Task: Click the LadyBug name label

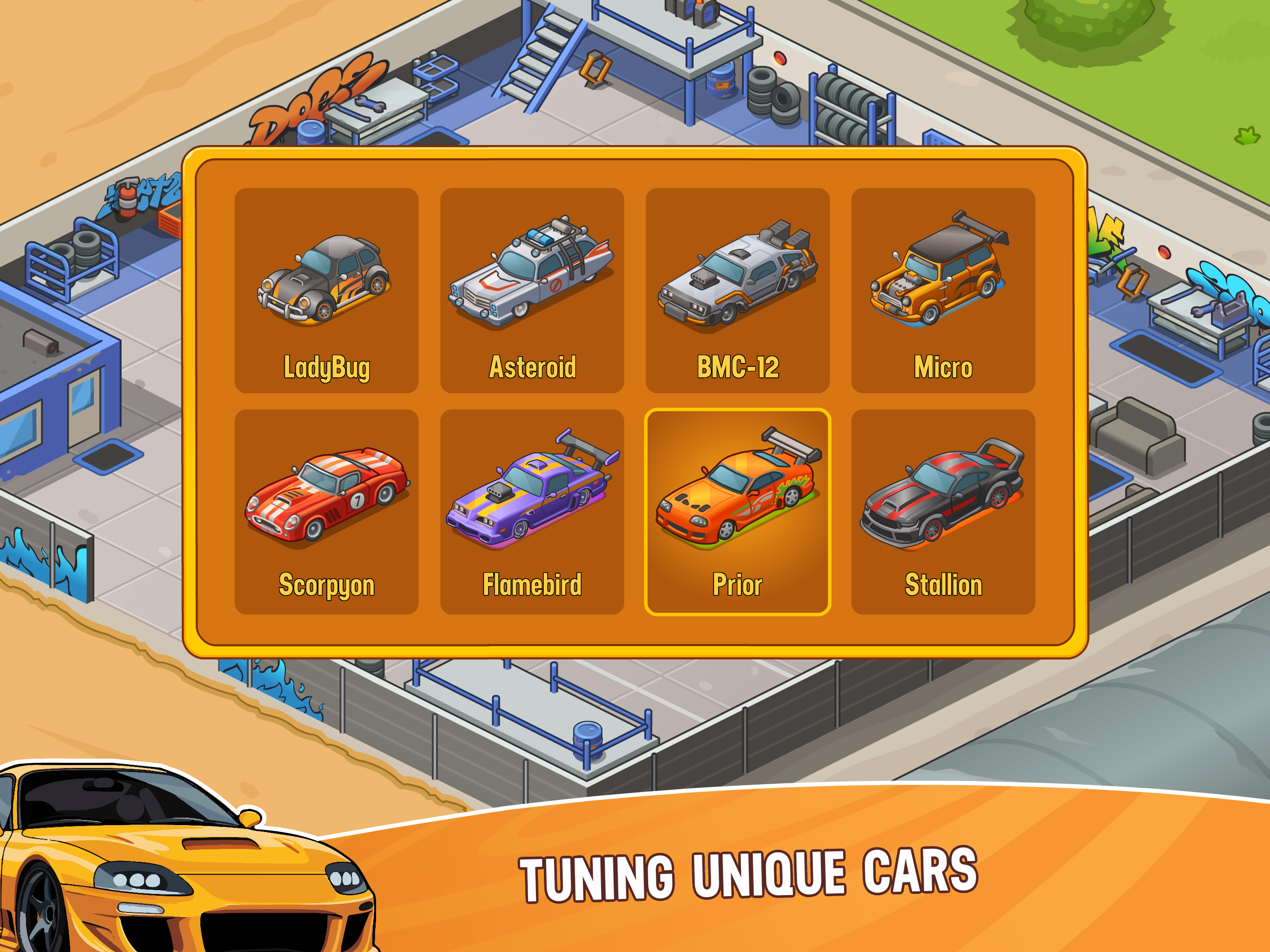Action: tap(326, 366)
